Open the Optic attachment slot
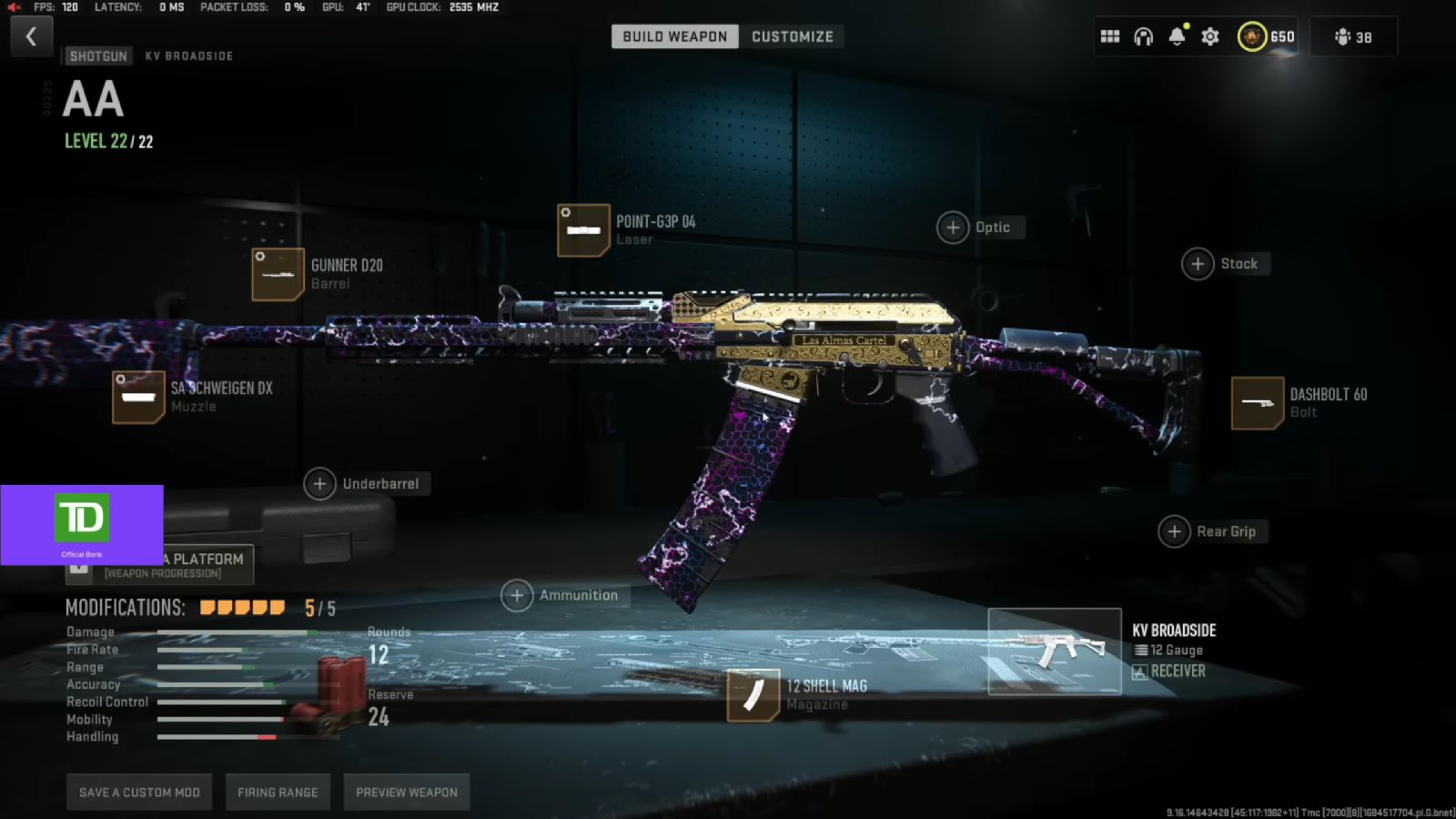This screenshot has height=819, width=1456. click(x=952, y=227)
